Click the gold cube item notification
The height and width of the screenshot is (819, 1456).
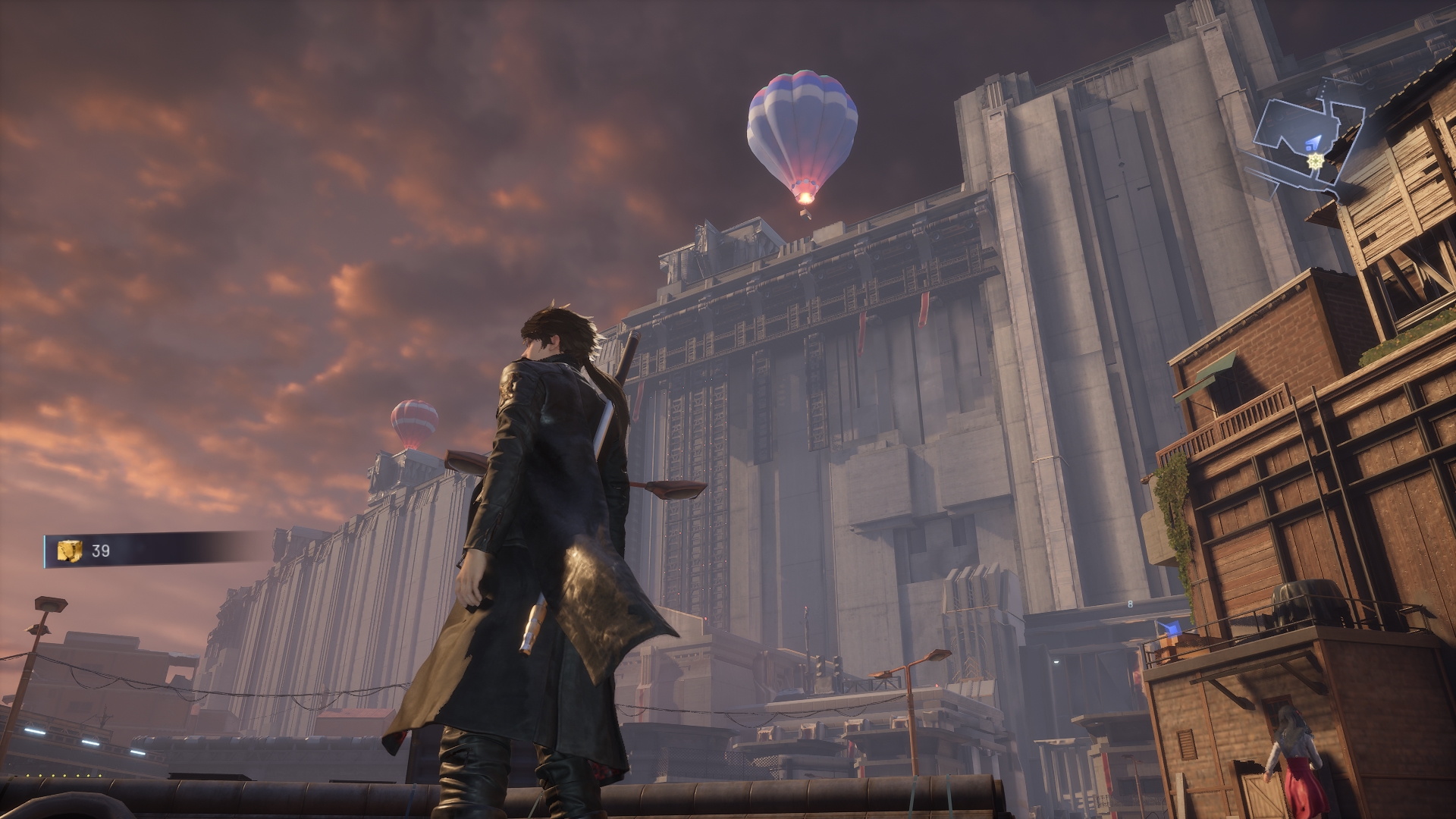[x=70, y=551]
